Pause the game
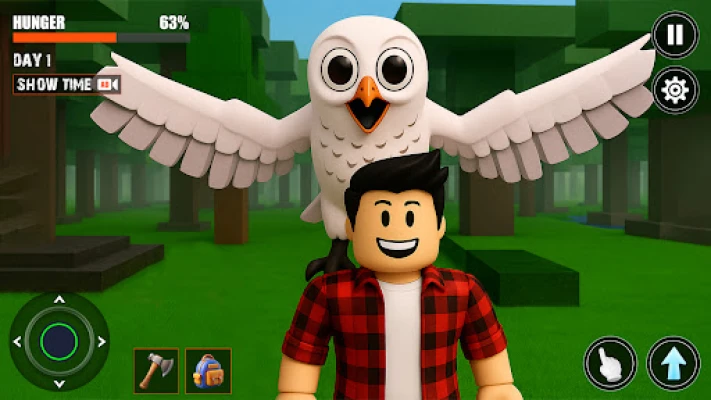This screenshot has width=711, height=400. pyautogui.click(x=675, y=35)
